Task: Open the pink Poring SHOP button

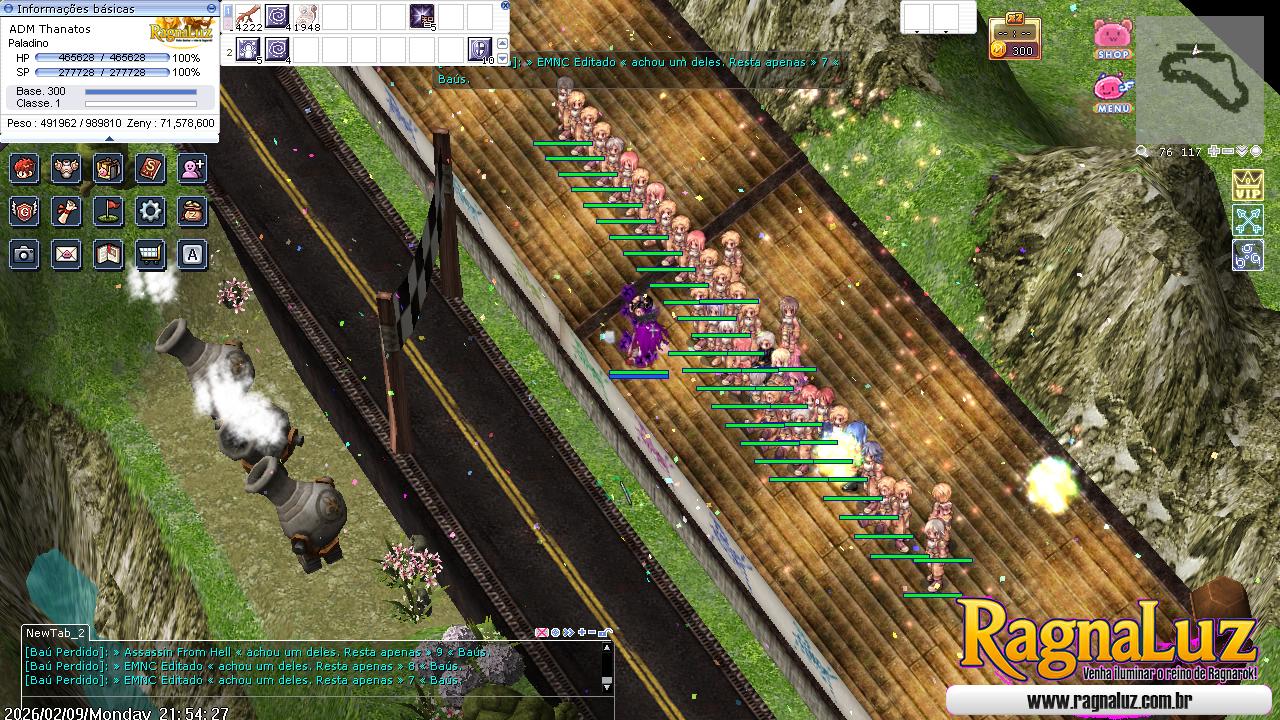Action: coord(1113,39)
